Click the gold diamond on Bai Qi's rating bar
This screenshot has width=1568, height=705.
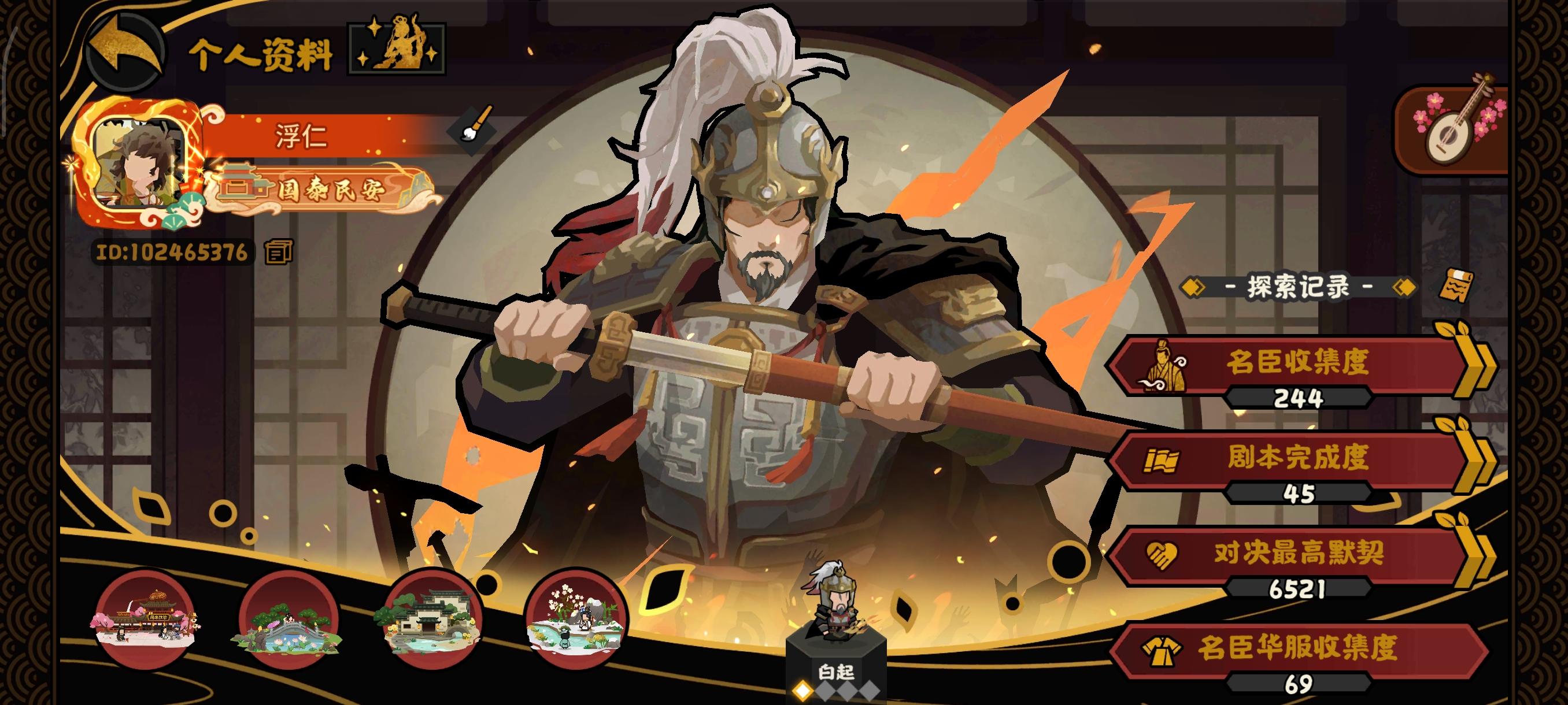pyautogui.click(x=802, y=691)
